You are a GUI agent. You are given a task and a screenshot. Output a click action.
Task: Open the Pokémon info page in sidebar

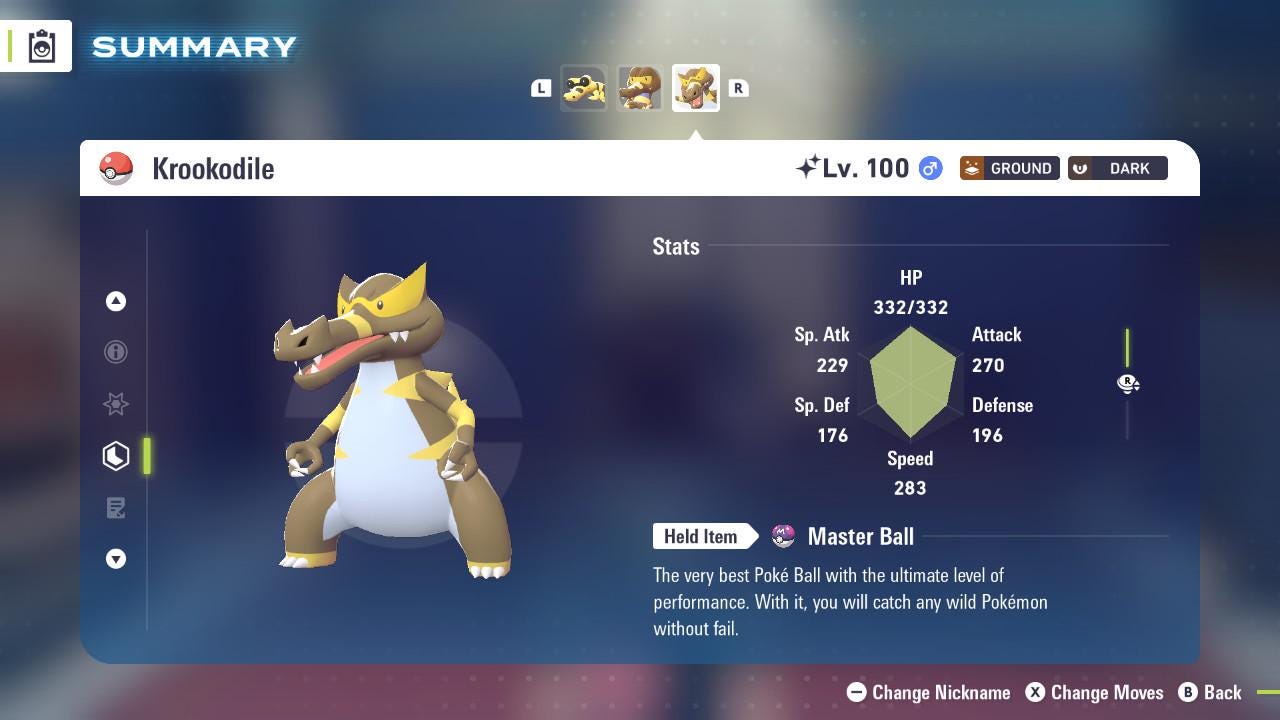116,352
